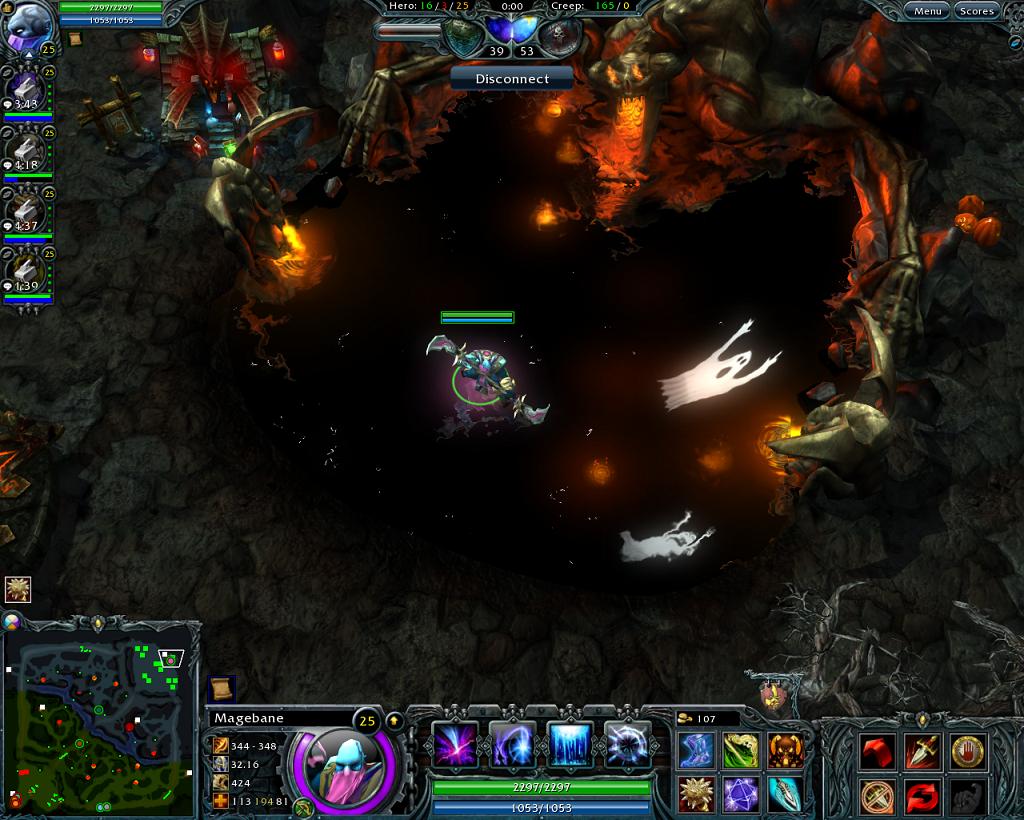The image size is (1024, 820).
Task: Cast the fourth white orb ultimate ability
Action: point(628,745)
